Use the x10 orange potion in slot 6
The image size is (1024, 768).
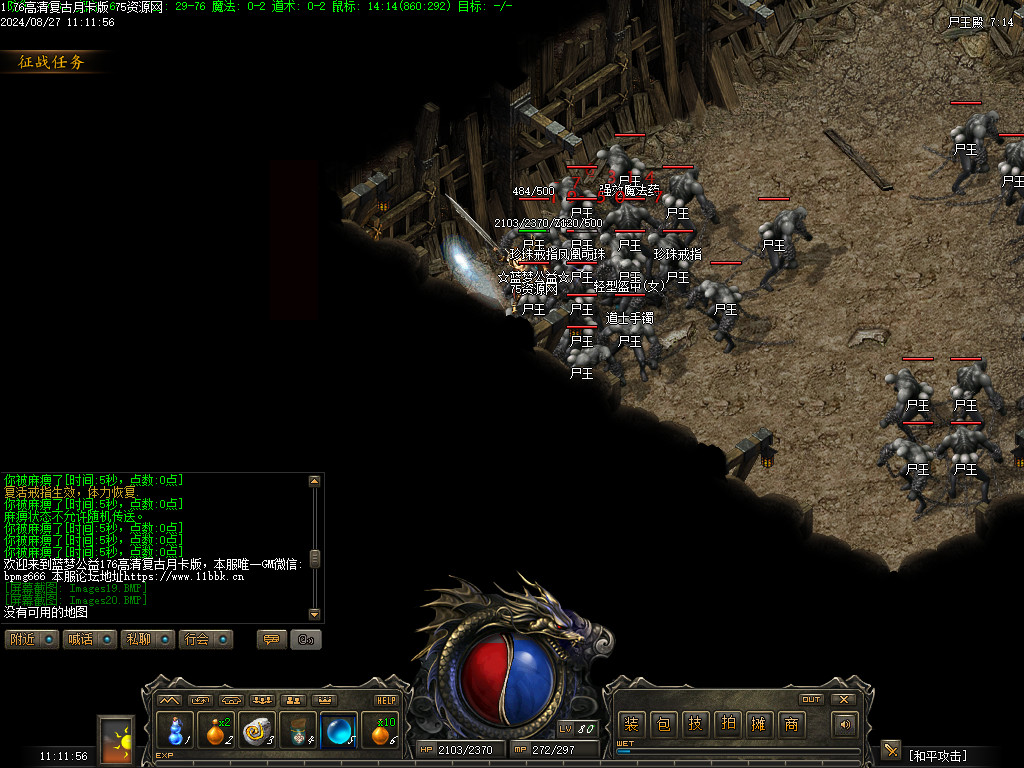[x=380, y=732]
